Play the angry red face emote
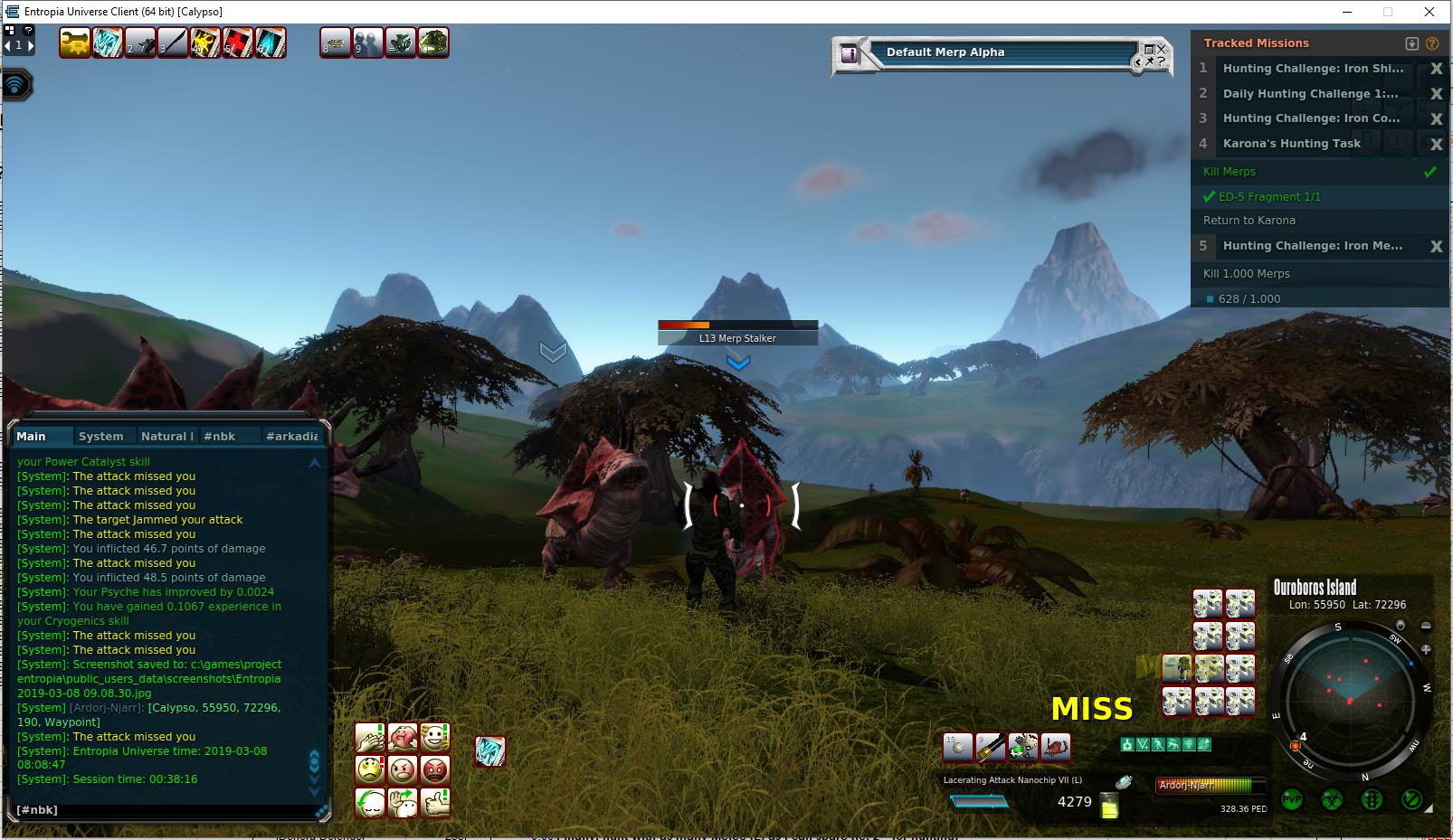The width and height of the screenshot is (1453, 840). click(435, 769)
